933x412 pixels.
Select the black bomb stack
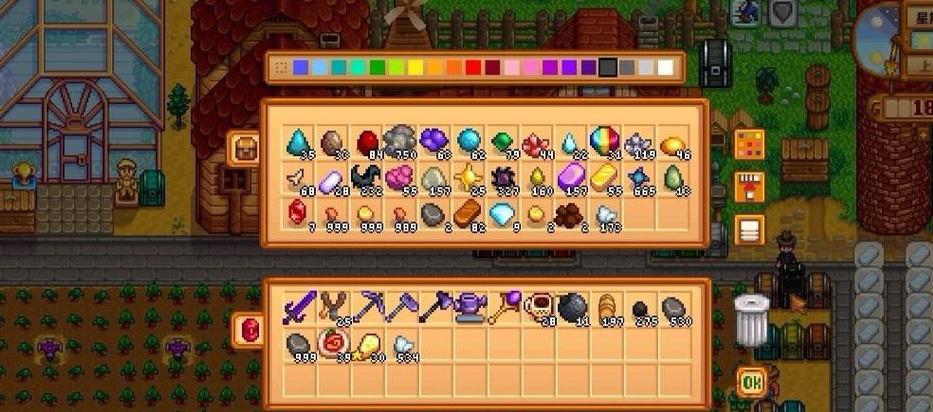(570, 307)
